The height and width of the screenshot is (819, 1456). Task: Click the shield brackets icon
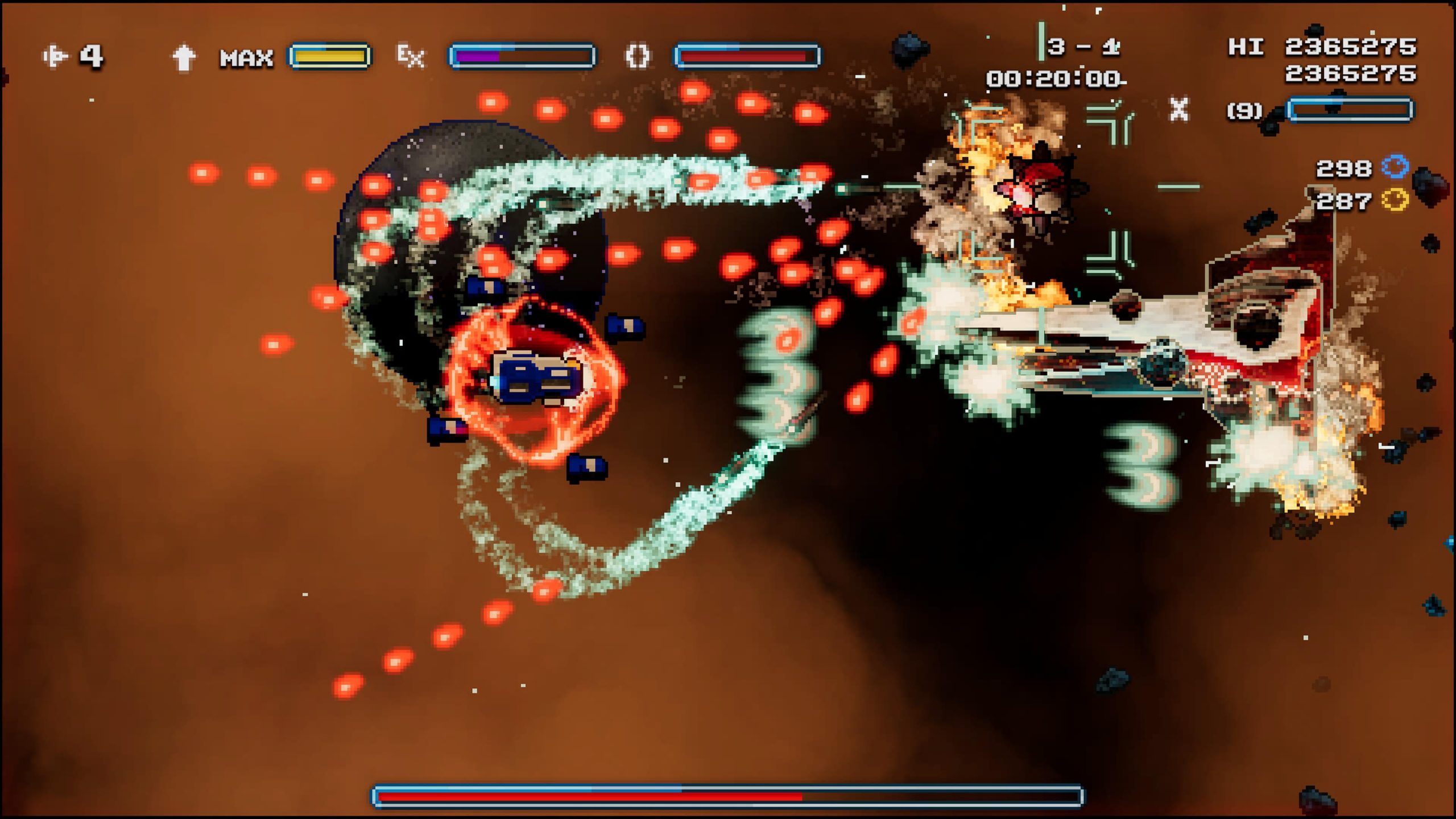point(637,56)
